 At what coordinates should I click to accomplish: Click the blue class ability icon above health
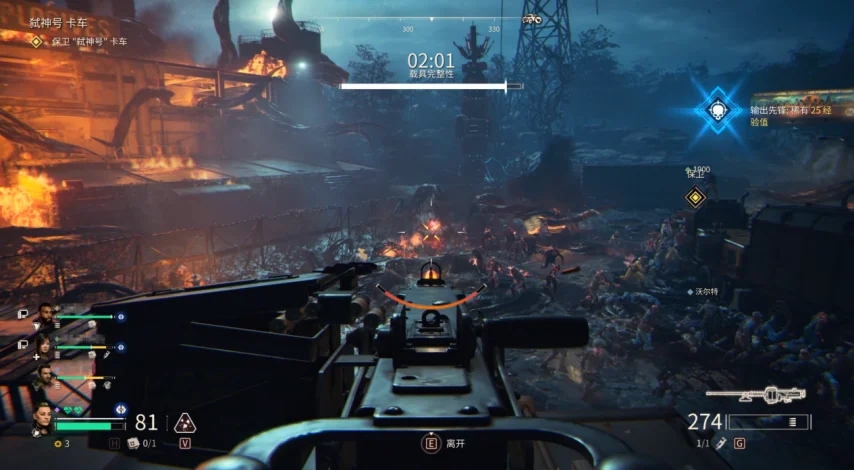120,409
